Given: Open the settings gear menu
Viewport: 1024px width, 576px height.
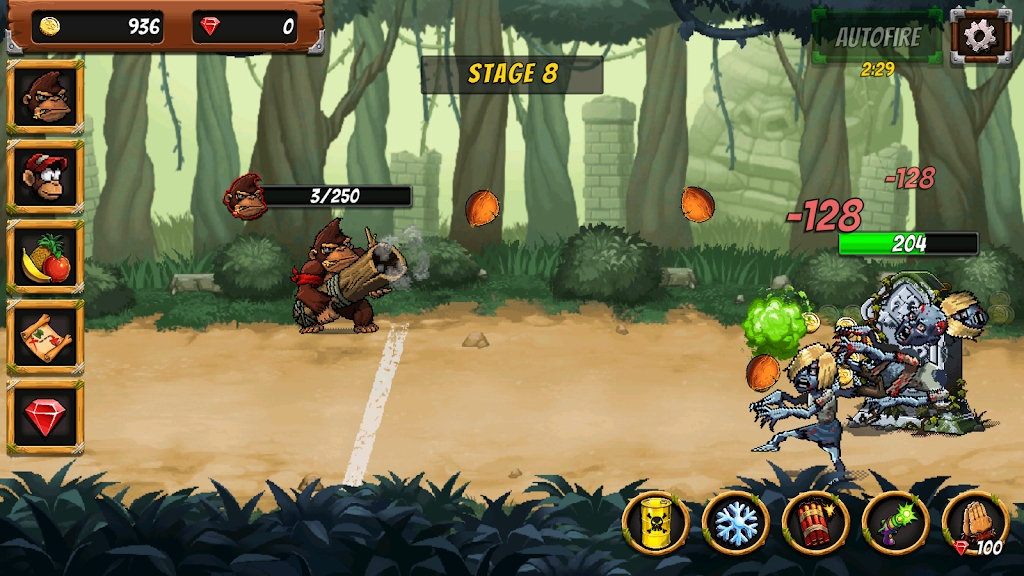Looking at the screenshot, I should point(980,36).
